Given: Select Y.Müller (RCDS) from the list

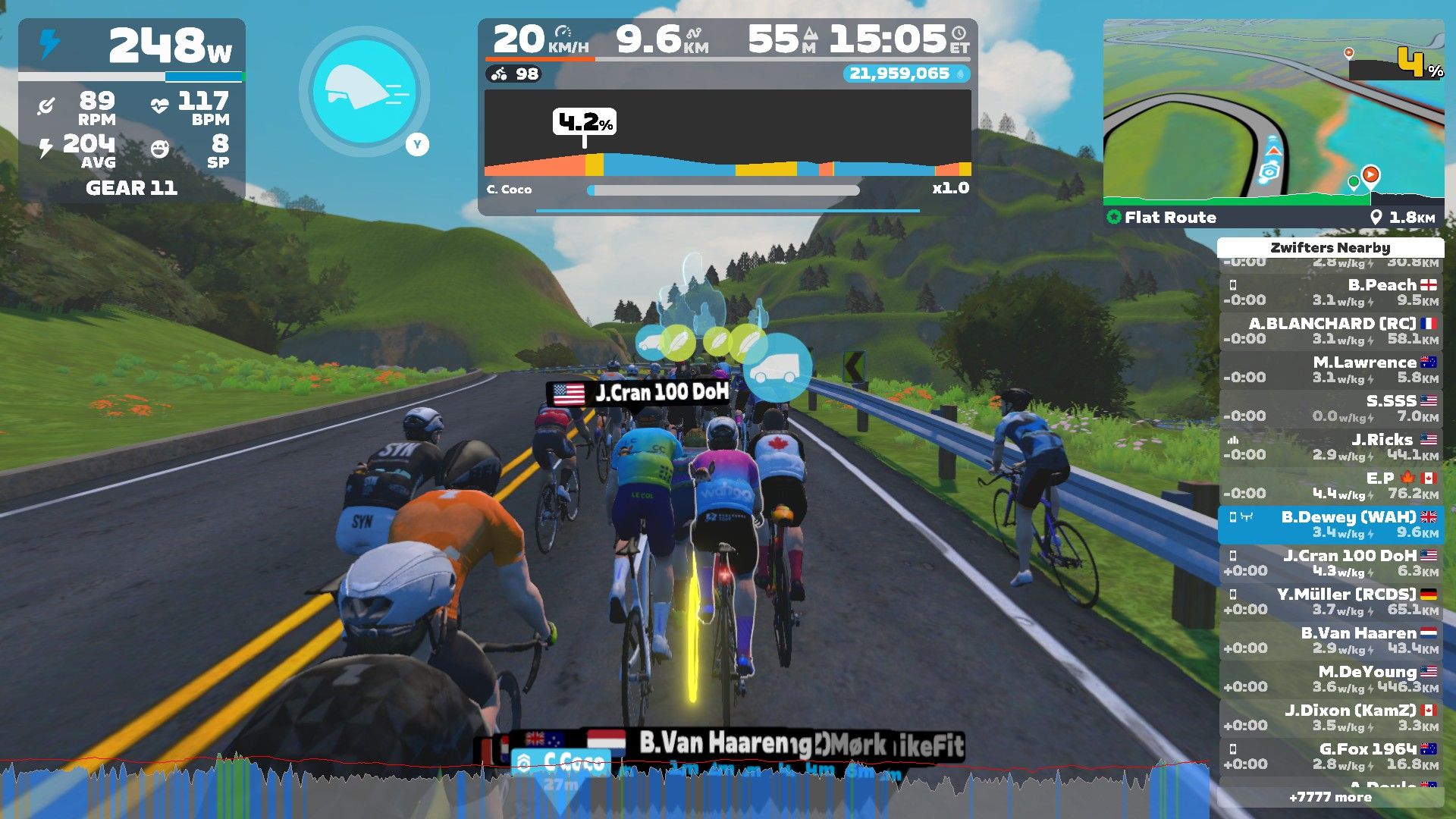Looking at the screenshot, I should tap(1331, 602).
